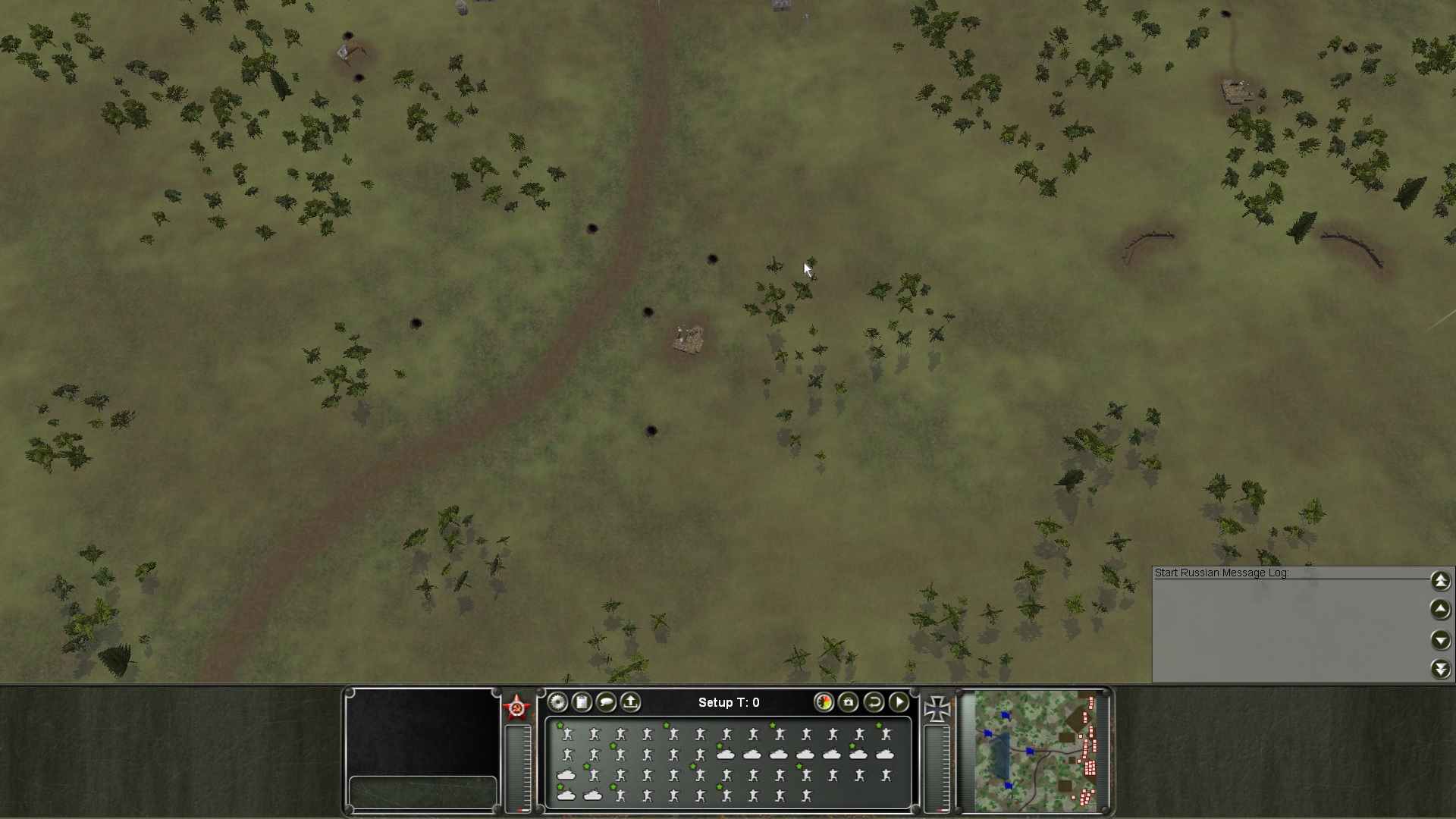Click the battlefield minimap
Viewport: 1456px width, 819px height.
coord(1035,750)
